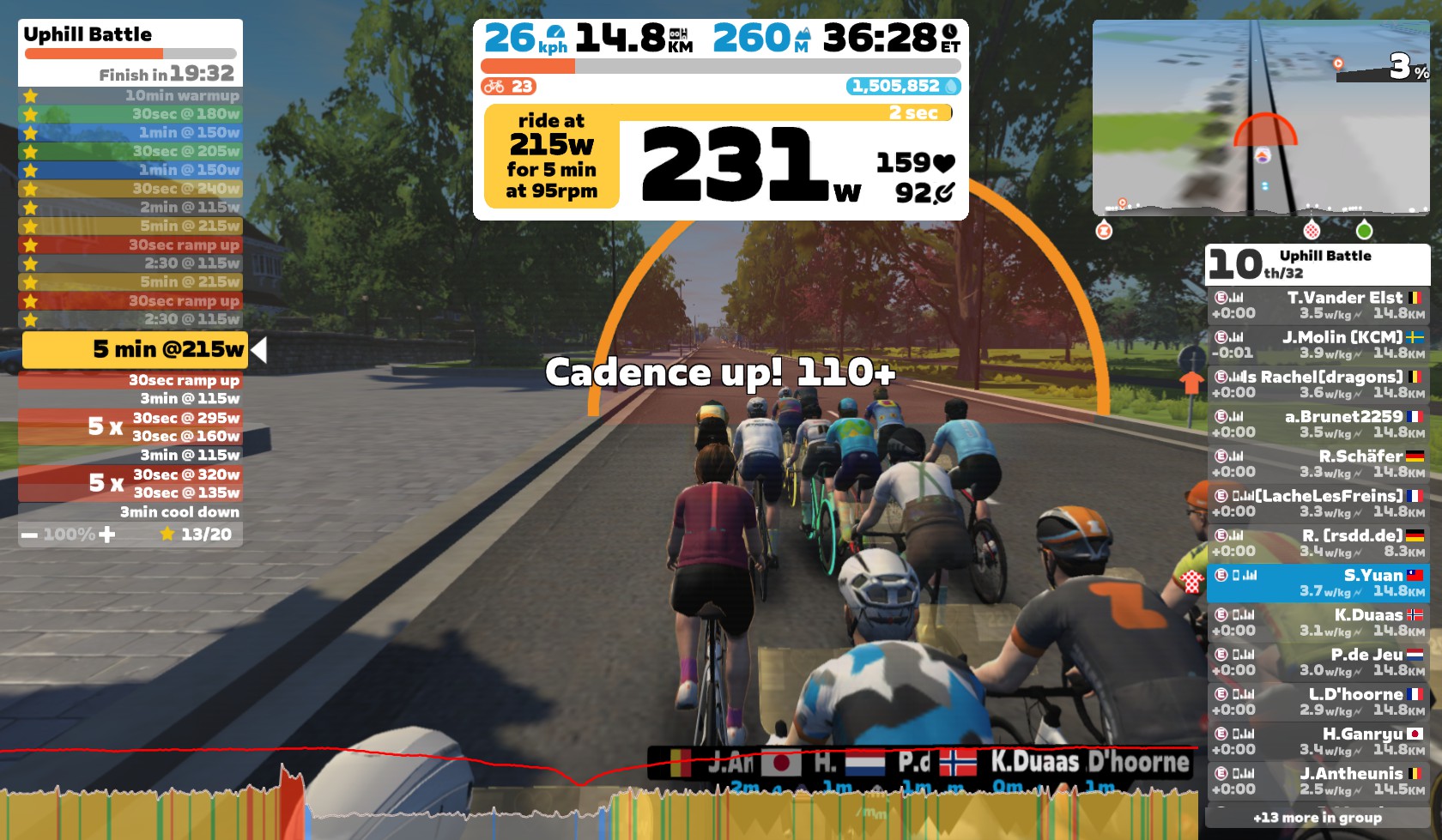Image resolution: width=1442 pixels, height=840 pixels.
Task: Select a.Brunet2259 in the riders list
Action: click(x=1318, y=424)
